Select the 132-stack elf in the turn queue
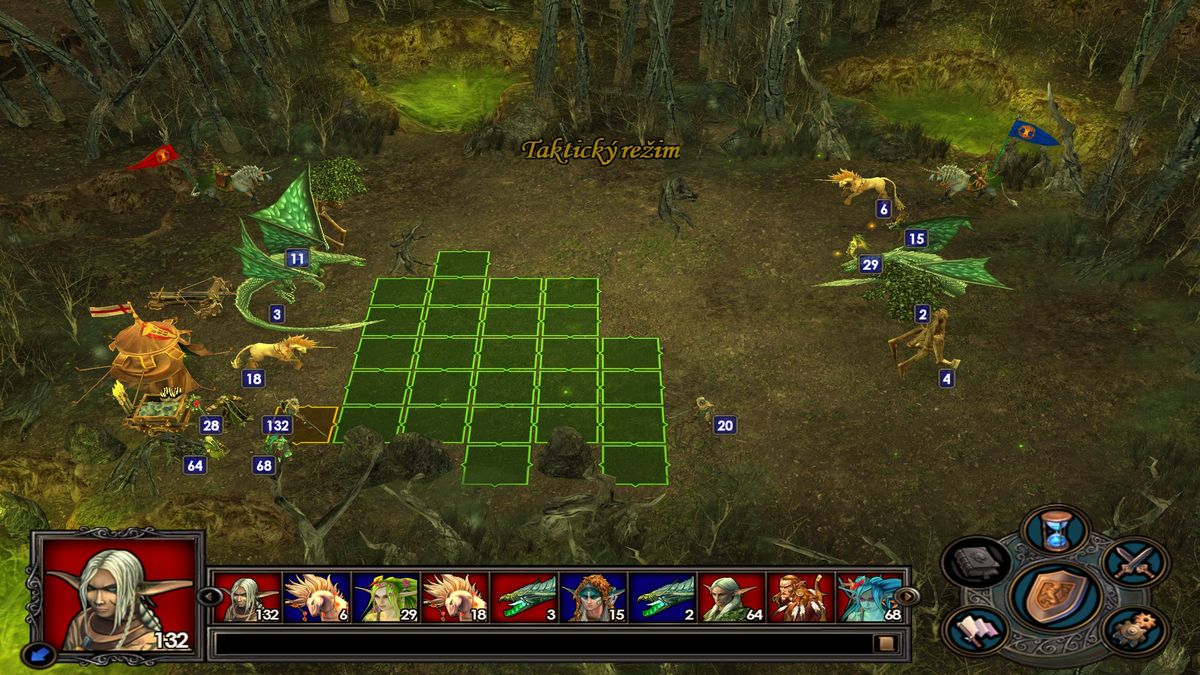Viewport: 1200px width, 675px height. [x=248, y=598]
